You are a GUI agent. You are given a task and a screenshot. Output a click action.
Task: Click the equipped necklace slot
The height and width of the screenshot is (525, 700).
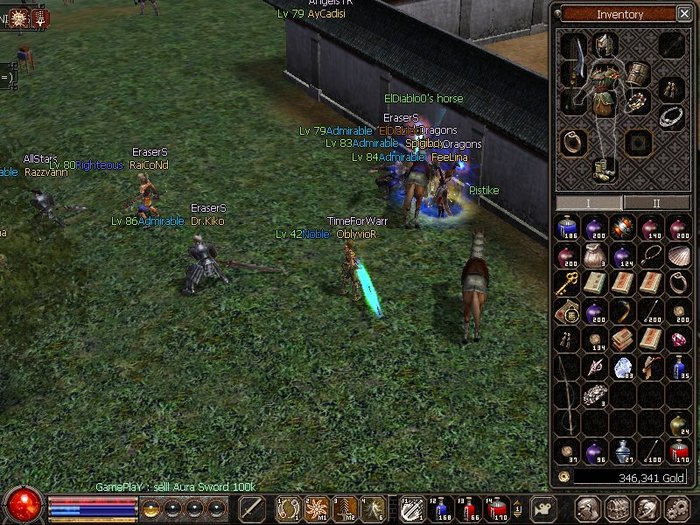(x=672, y=115)
